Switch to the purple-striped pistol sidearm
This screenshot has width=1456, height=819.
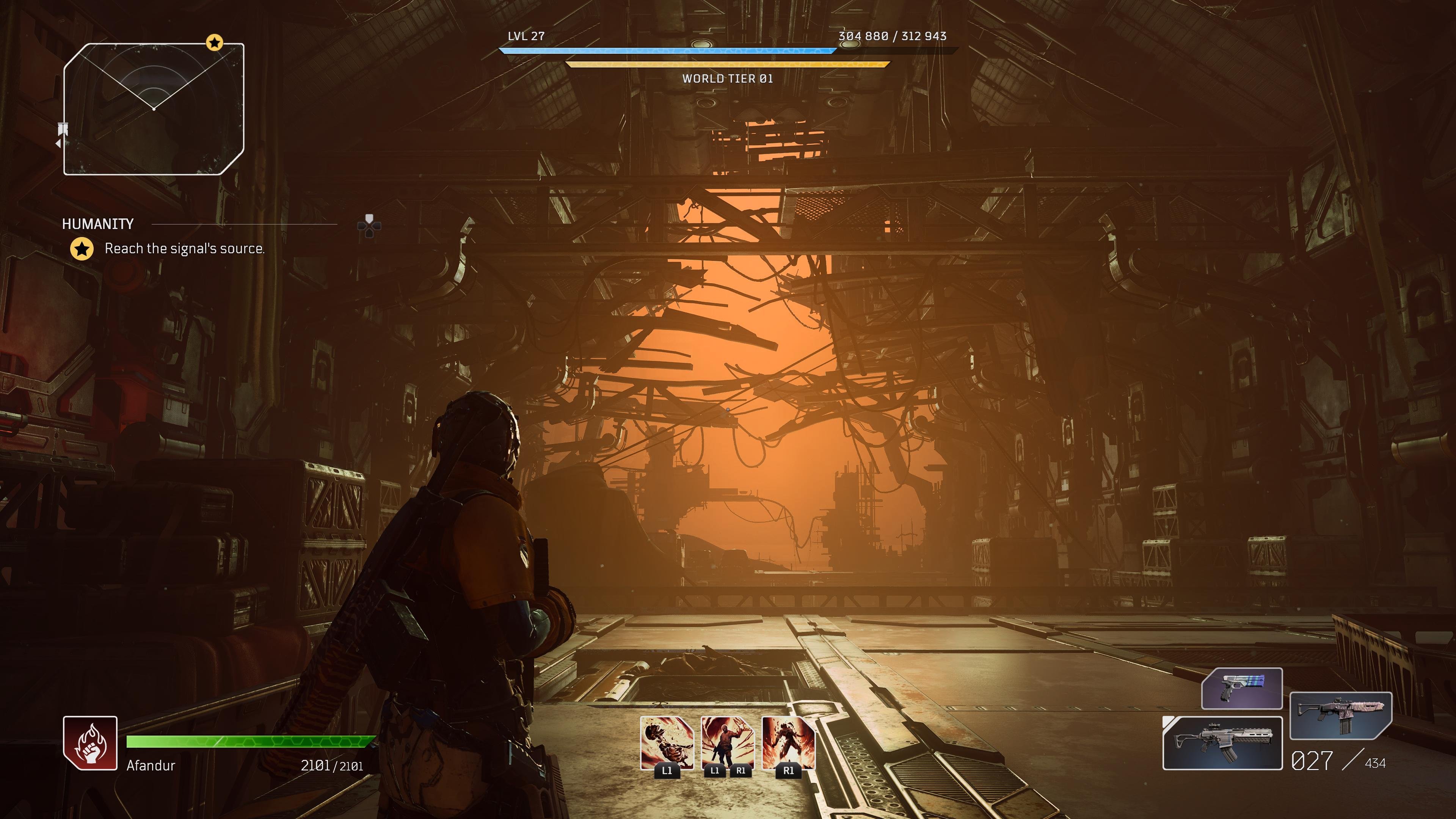click(1242, 689)
